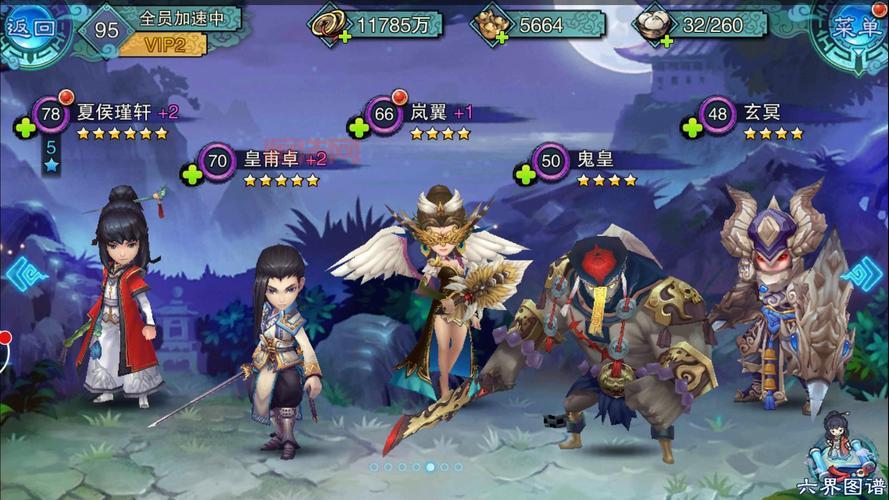Image resolution: width=889 pixels, height=500 pixels.
Task: Select hero 皇甫卓 level badge
Action: click(218, 160)
